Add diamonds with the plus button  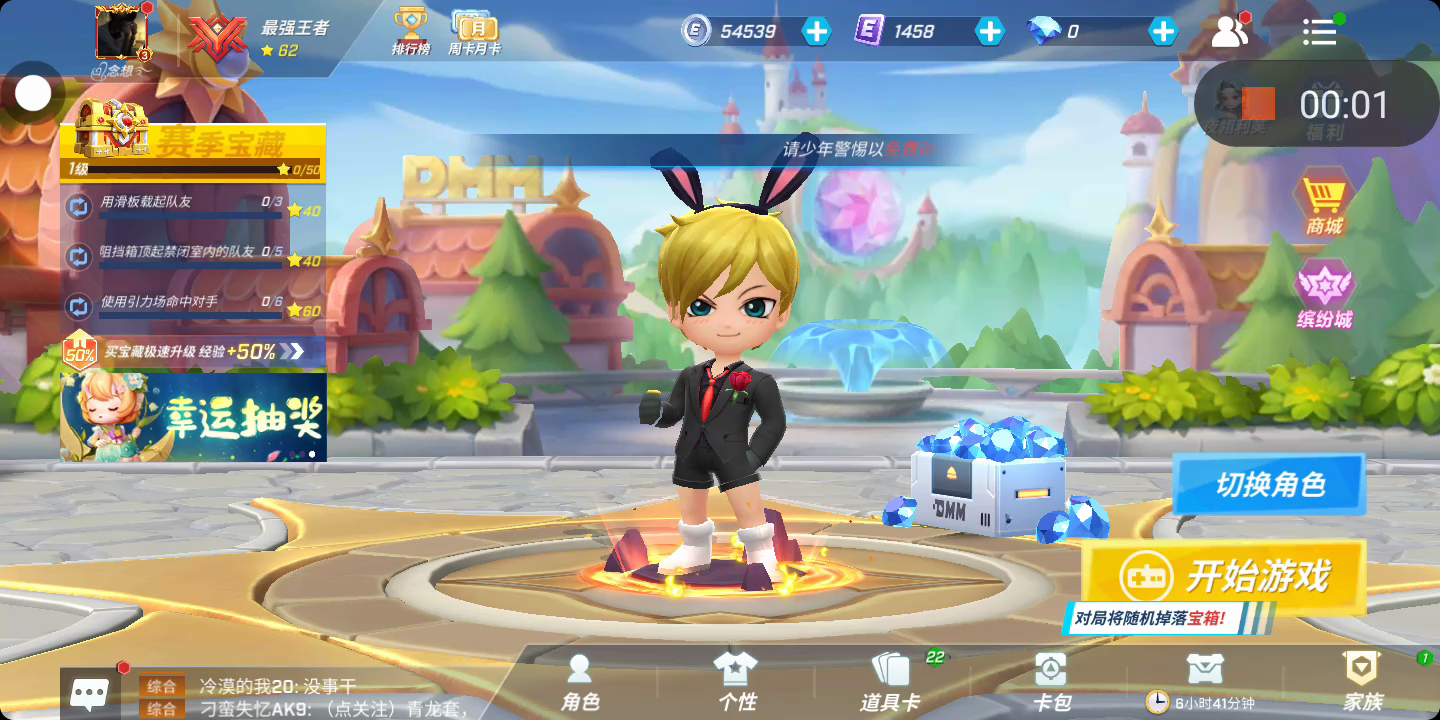click(1163, 31)
